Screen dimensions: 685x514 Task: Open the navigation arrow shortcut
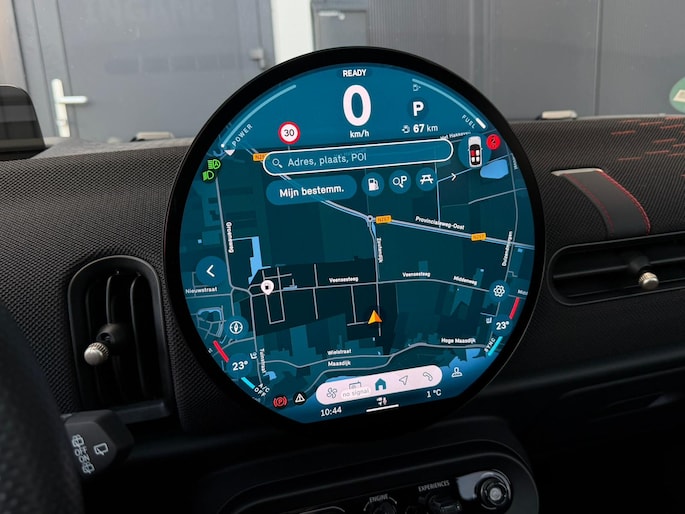pyautogui.click(x=404, y=380)
